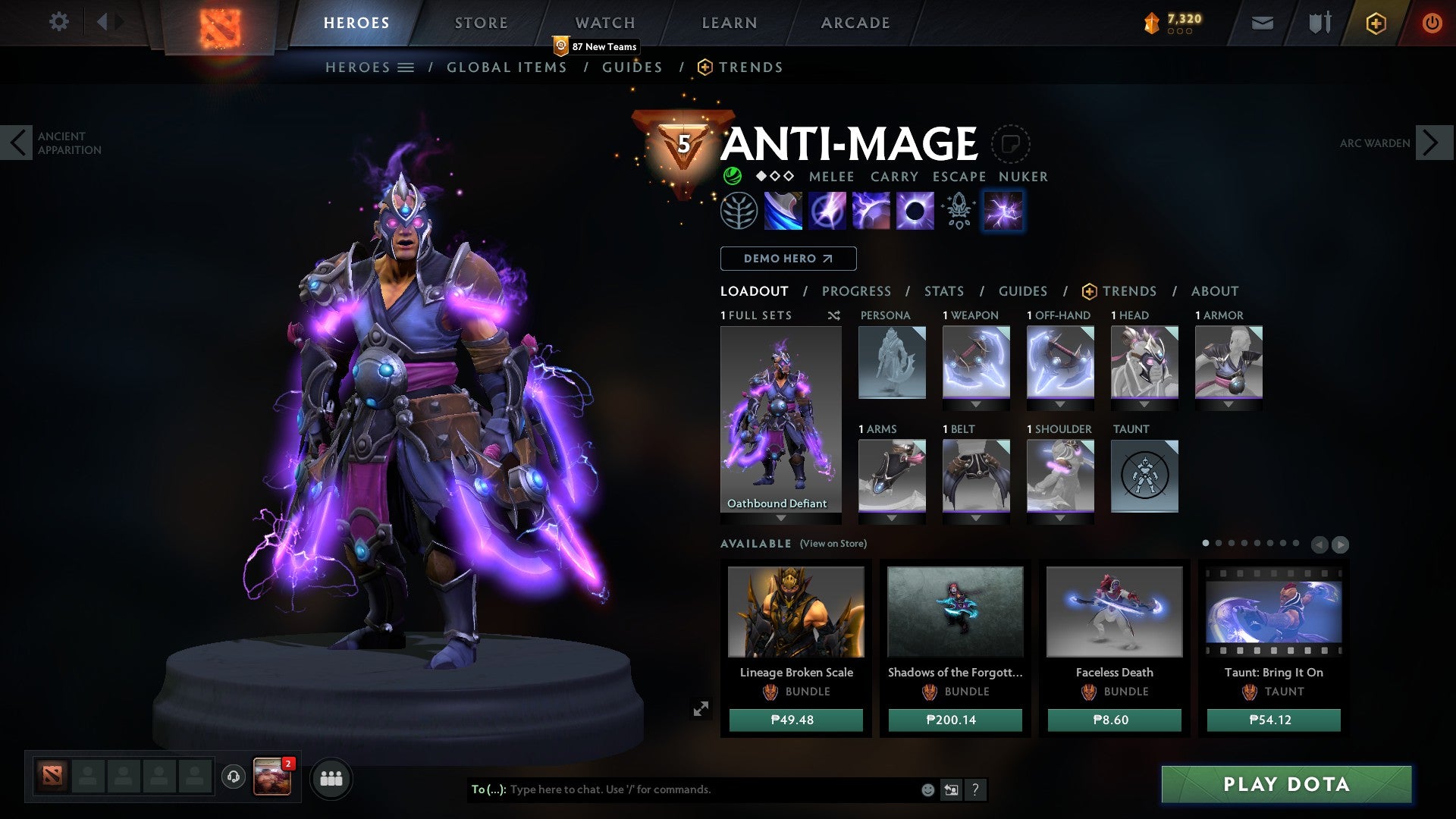The image size is (1456, 819).
Task: Expand the Weapon slot dropdown arrow
Action: (975, 404)
